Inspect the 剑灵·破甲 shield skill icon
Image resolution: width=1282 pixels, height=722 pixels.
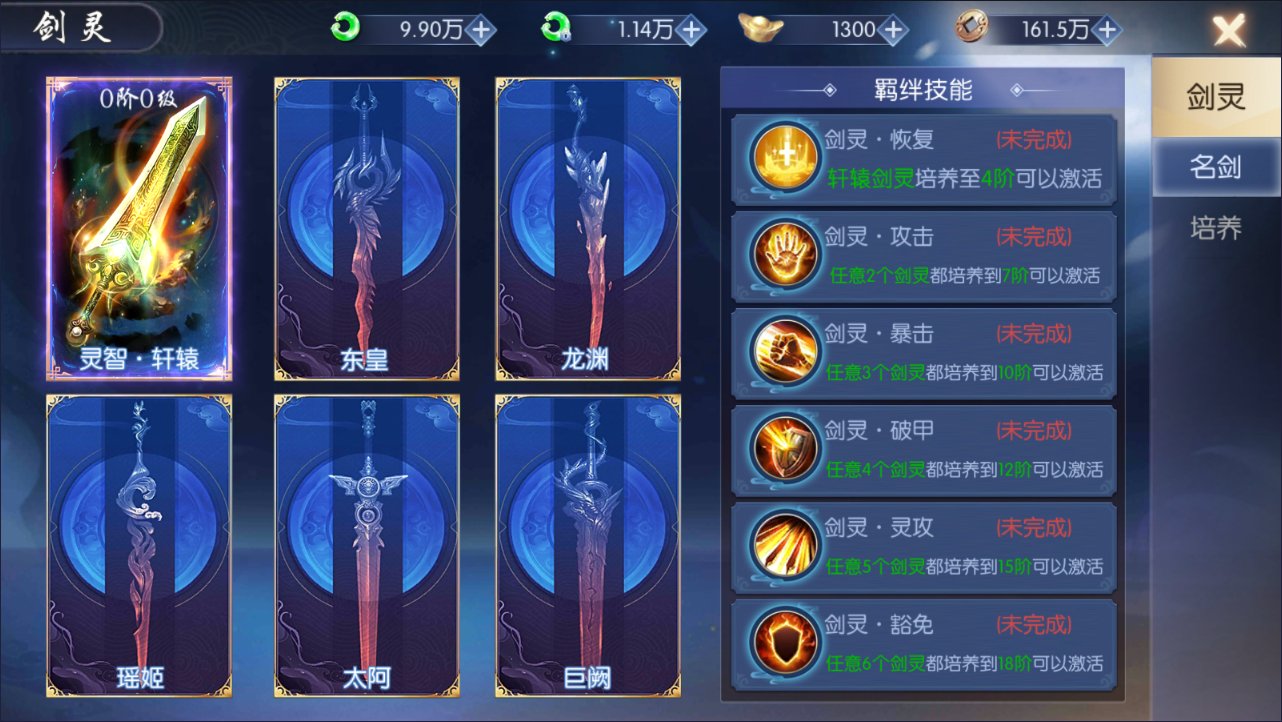(784, 451)
